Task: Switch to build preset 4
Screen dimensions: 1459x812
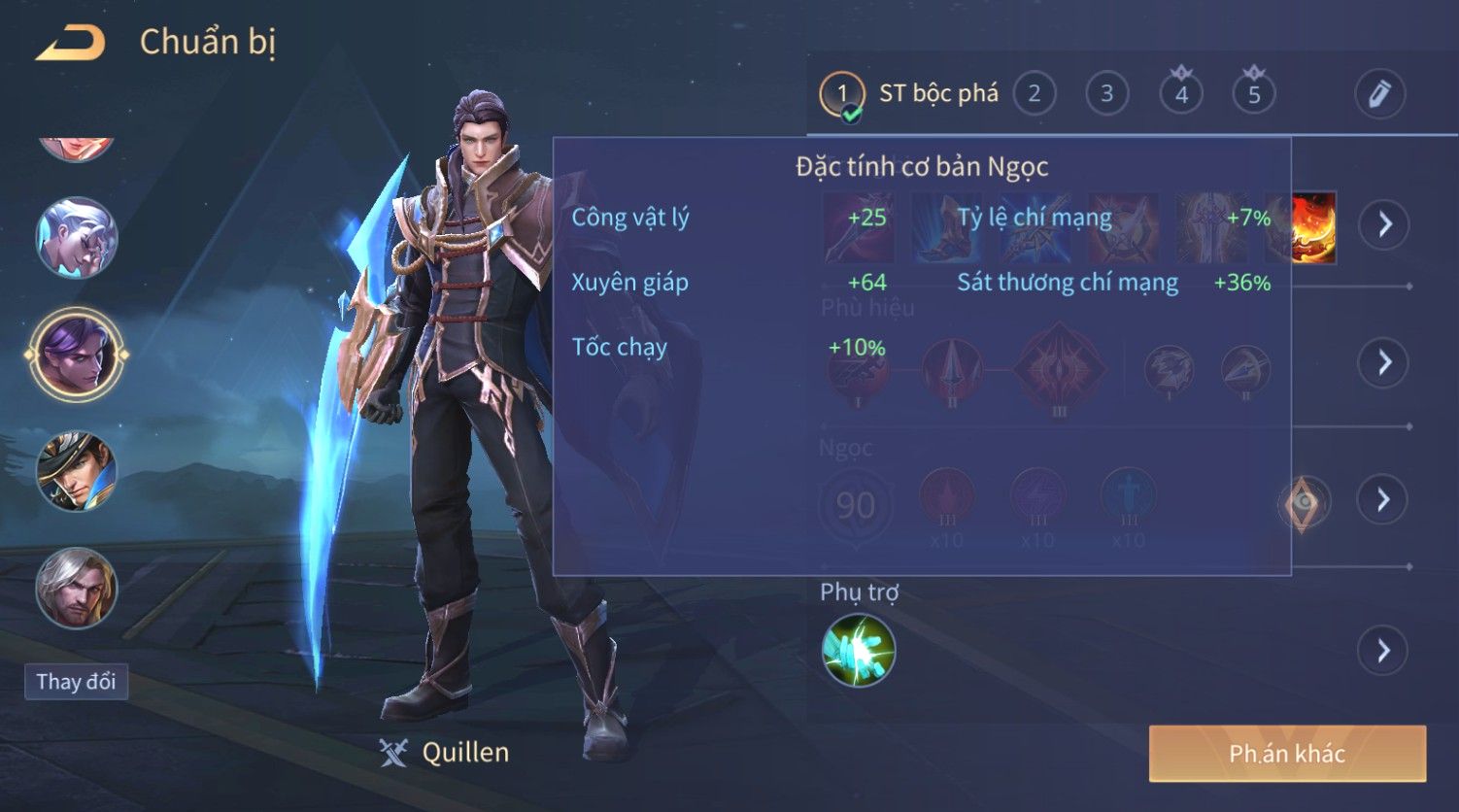Action: pyautogui.click(x=1181, y=94)
